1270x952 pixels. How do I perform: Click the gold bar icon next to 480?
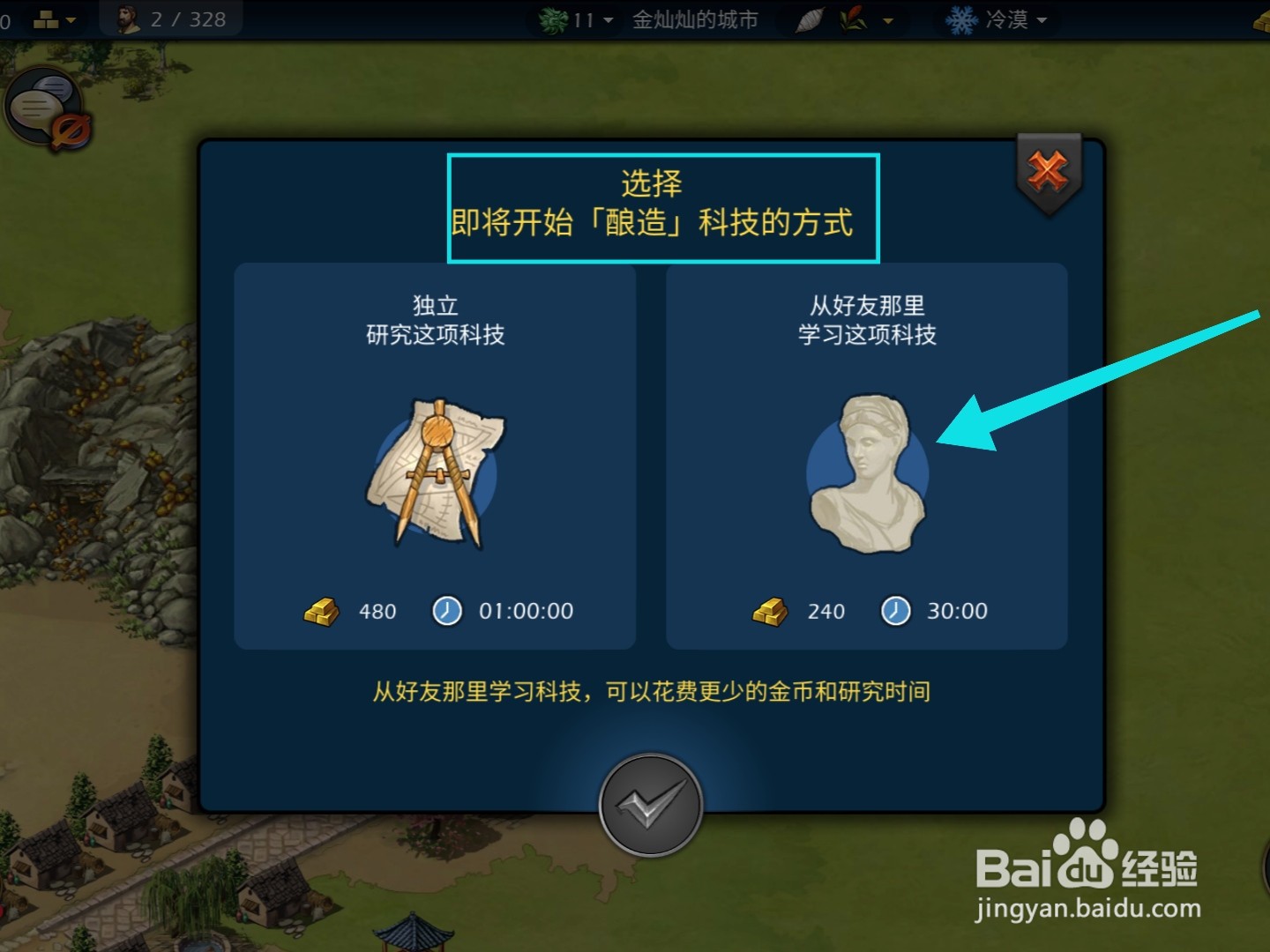pos(321,611)
